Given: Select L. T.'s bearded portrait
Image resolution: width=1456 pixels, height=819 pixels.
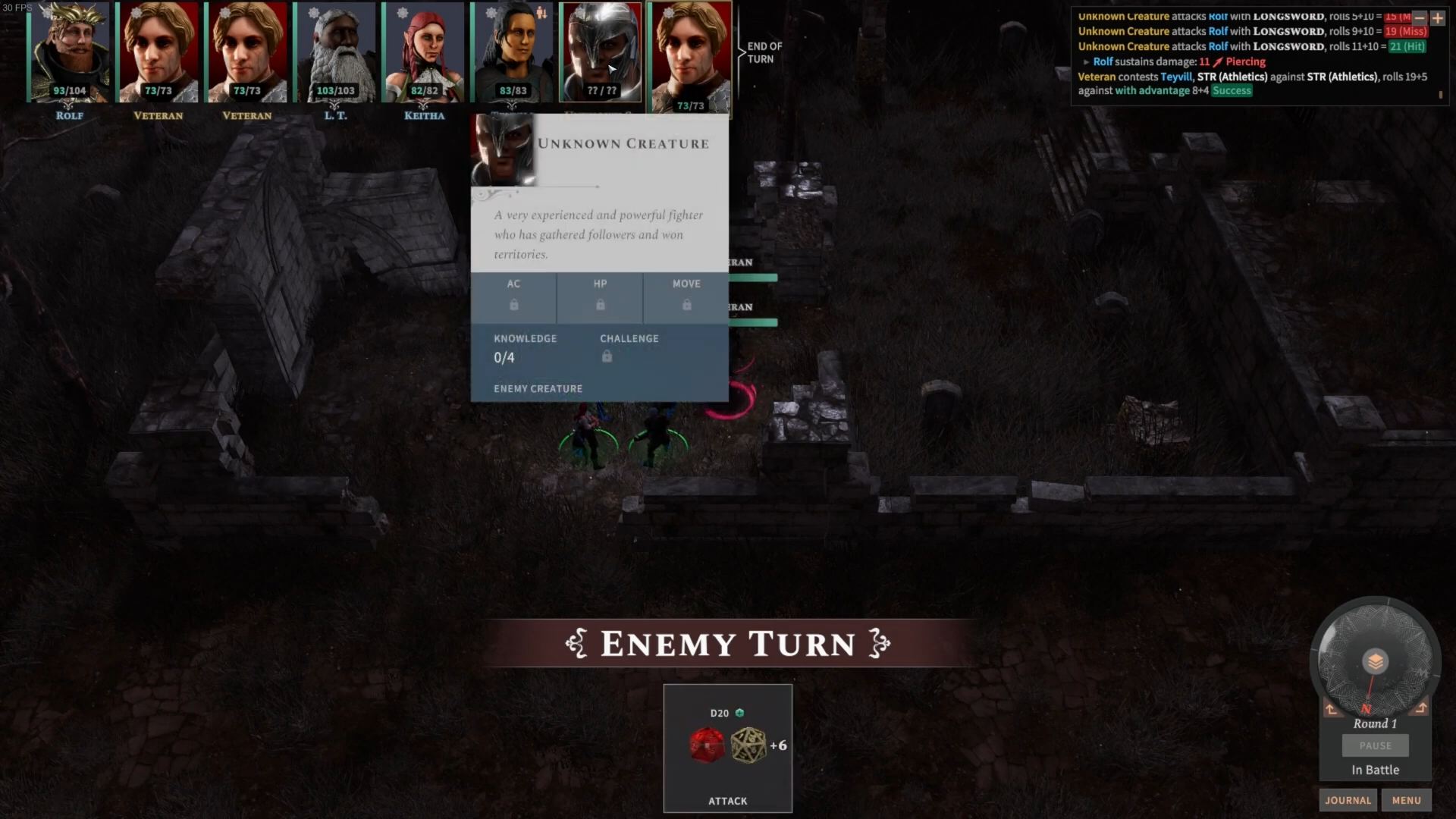Looking at the screenshot, I should [x=335, y=52].
